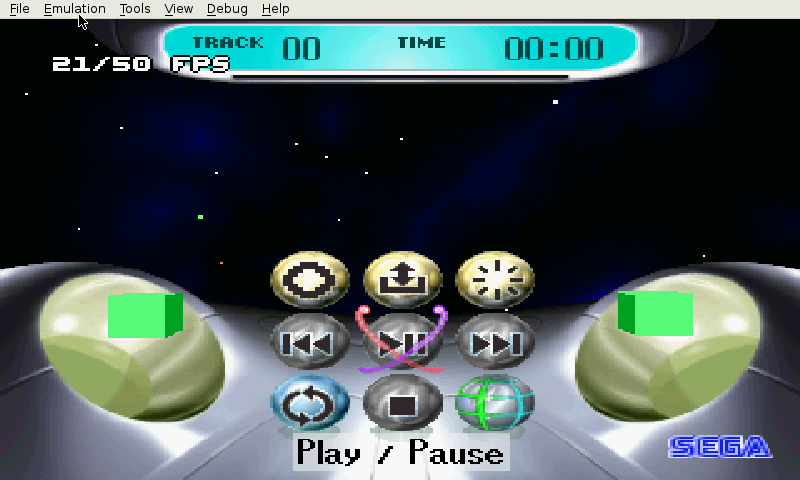Image resolution: width=800 pixels, height=480 pixels.
Task: Open the green wireframe globe button
Action: (494, 404)
